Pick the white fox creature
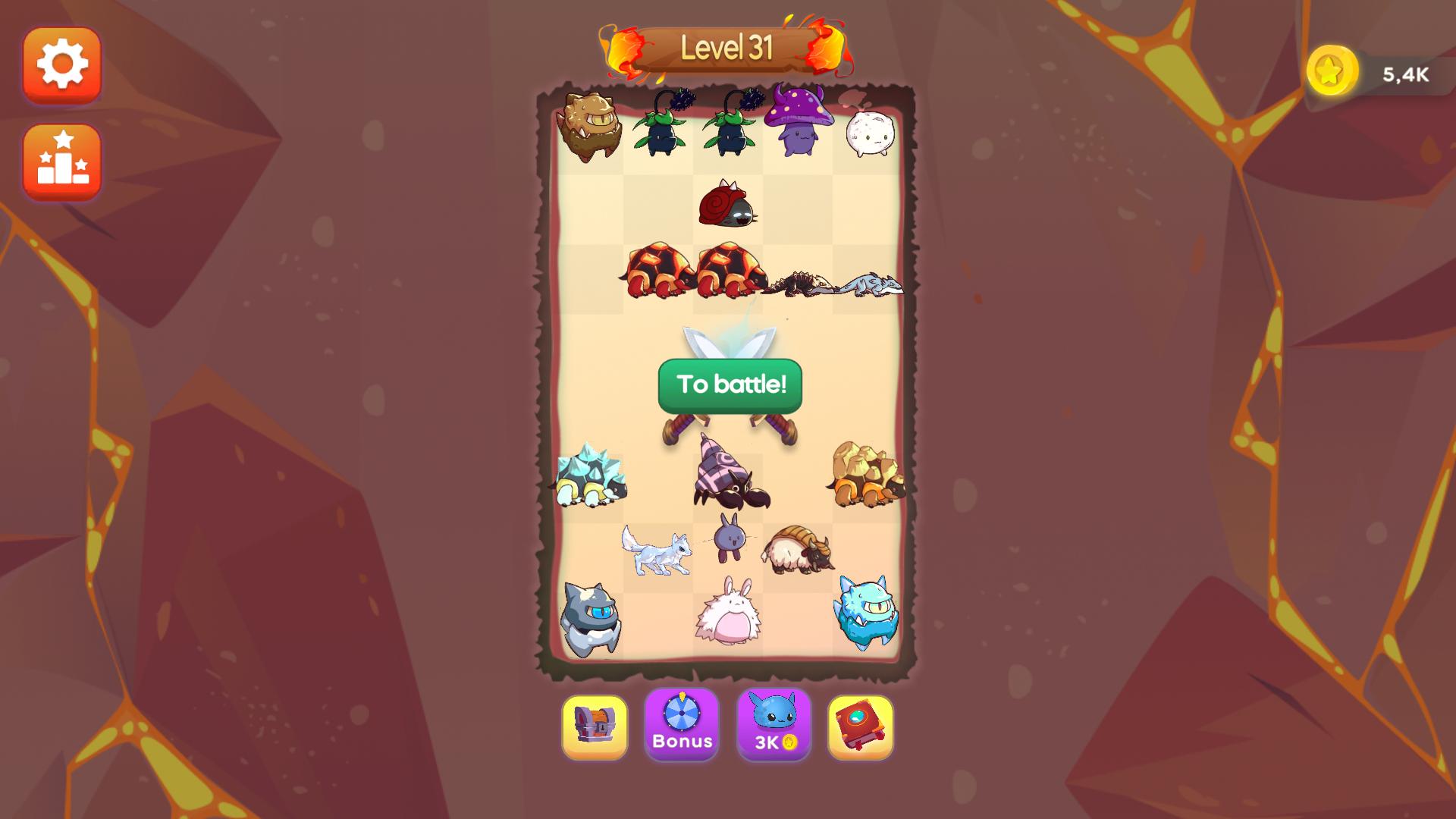This screenshot has width=1456, height=819. [x=656, y=552]
